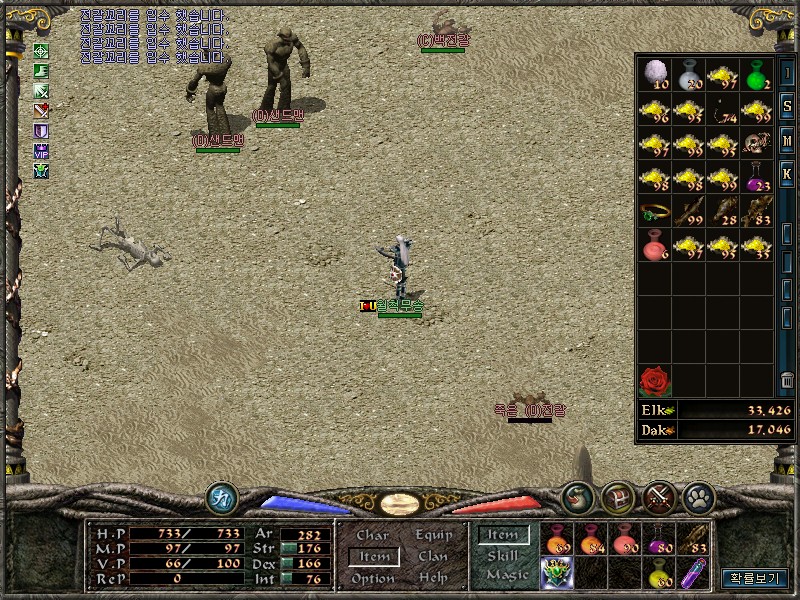Select the Clan menu entry
The width and height of the screenshot is (800, 600).
433,556
